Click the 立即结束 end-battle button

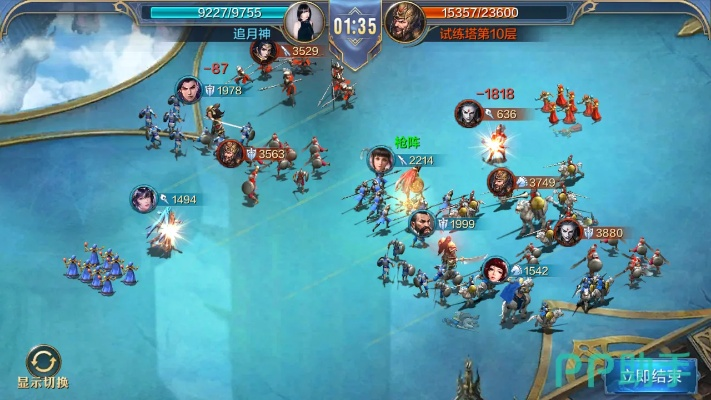coord(656,377)
